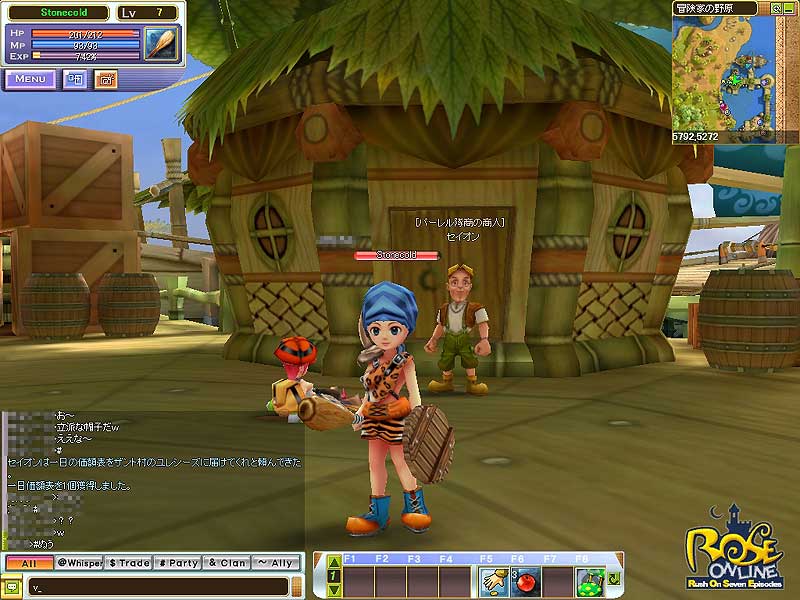Image resolution: width=800 pixels, height=600 pixels.
Task: Zoom the minimap with the magnifier button
Action: pyautogui.click(x=776, y=8)
